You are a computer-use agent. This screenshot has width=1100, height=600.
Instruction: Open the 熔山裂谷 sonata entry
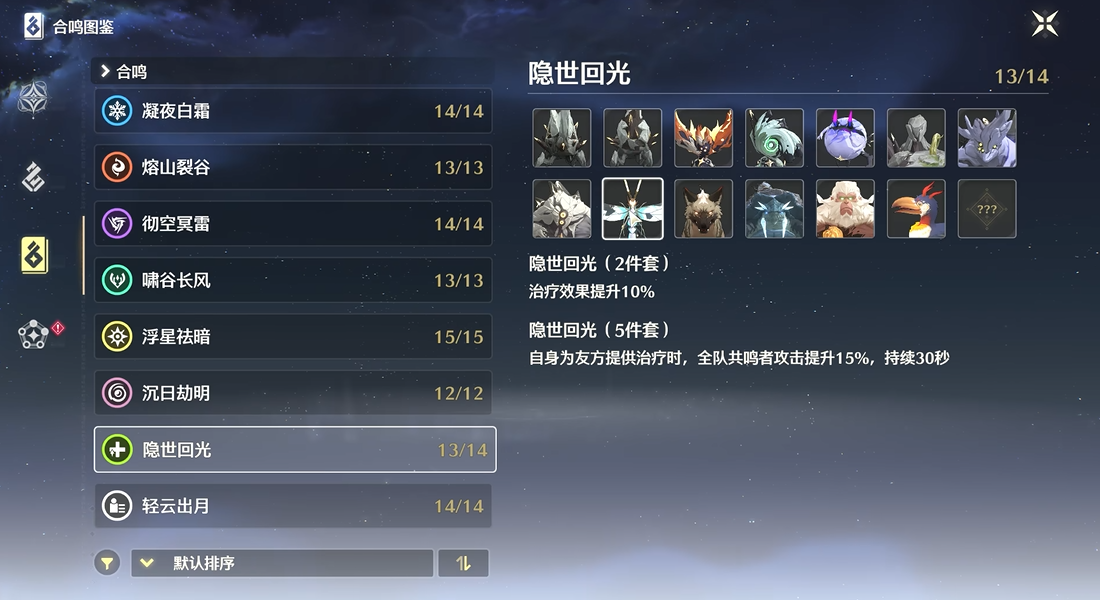294,168
